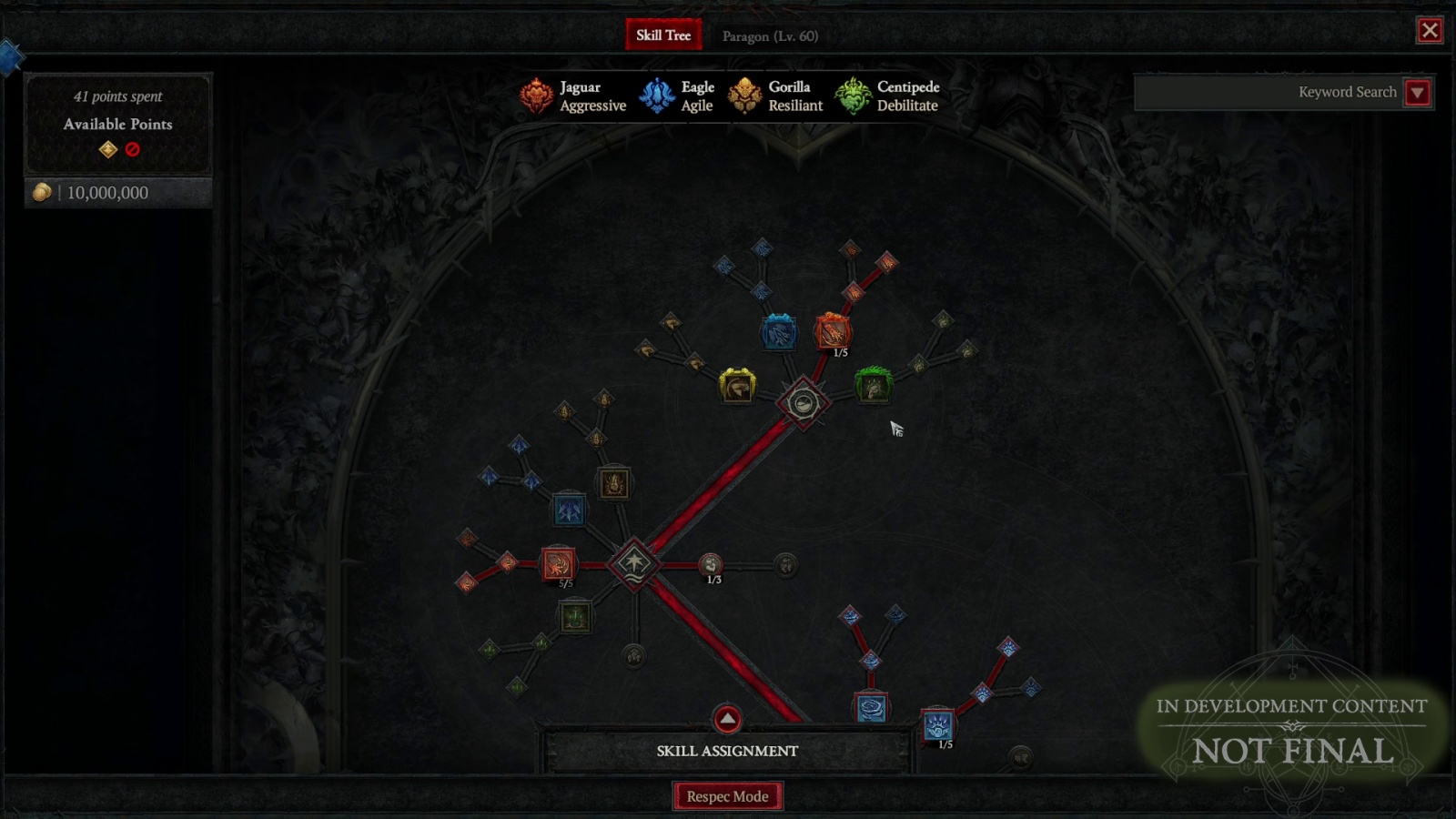
Task: Close the skill tree window
Action: [x=1430, y=30]
